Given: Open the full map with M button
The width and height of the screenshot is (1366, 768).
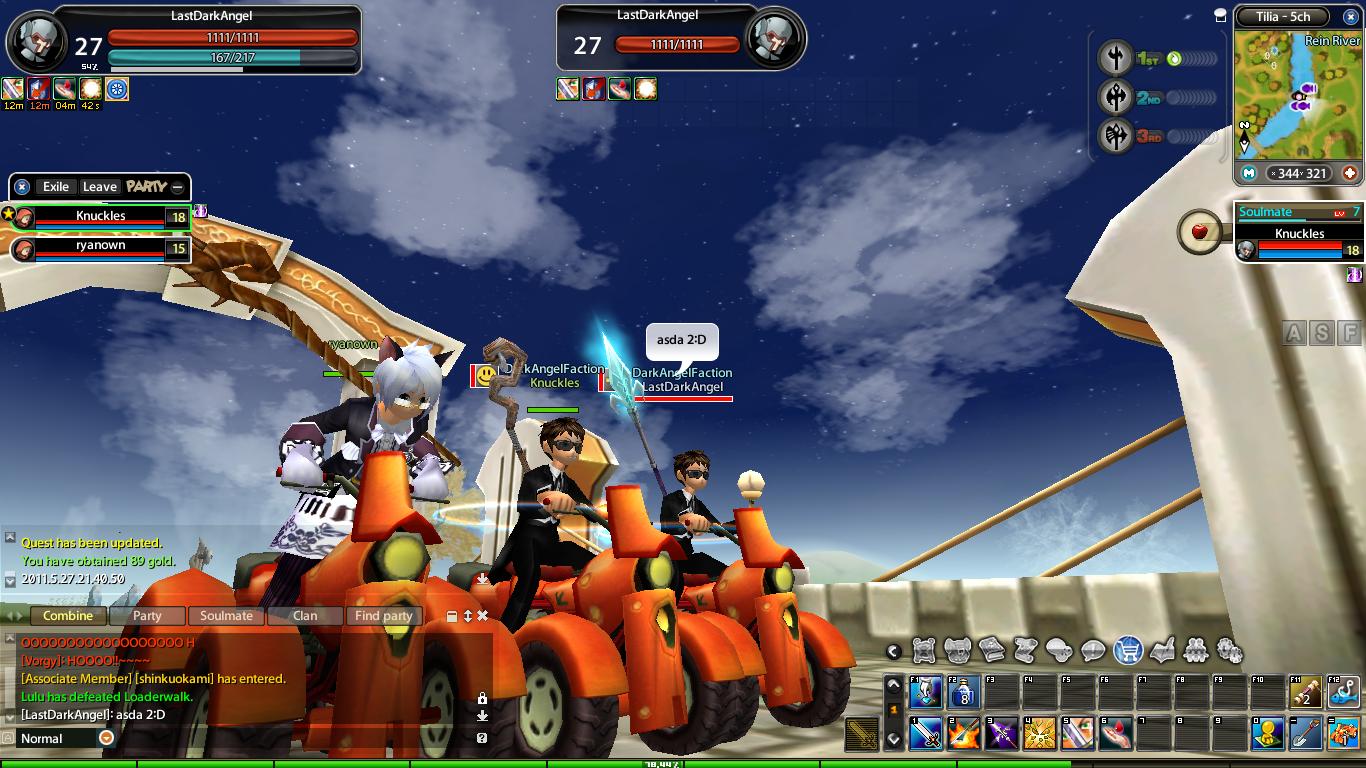Looking at the screenshot, I should (x=1248, y=173).
